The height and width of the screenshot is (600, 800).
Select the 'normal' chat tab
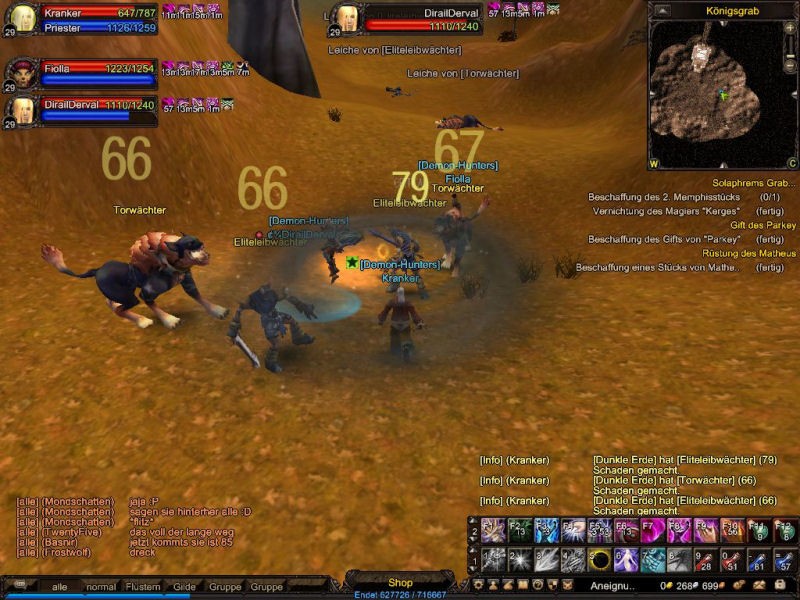coord(101,587)
